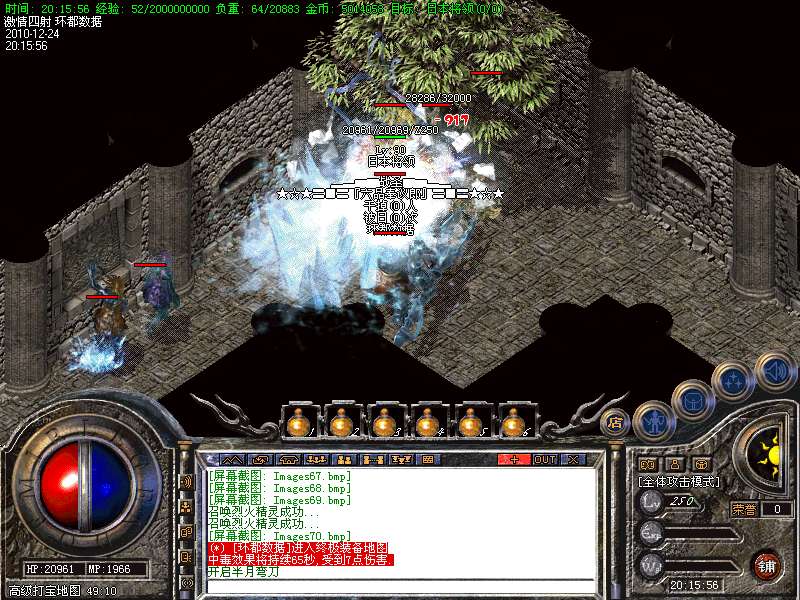Select the first potion in quick slot 1
The height and width of the screenshot is (600, 800).
pyautogui.click(x=296, y=425)
